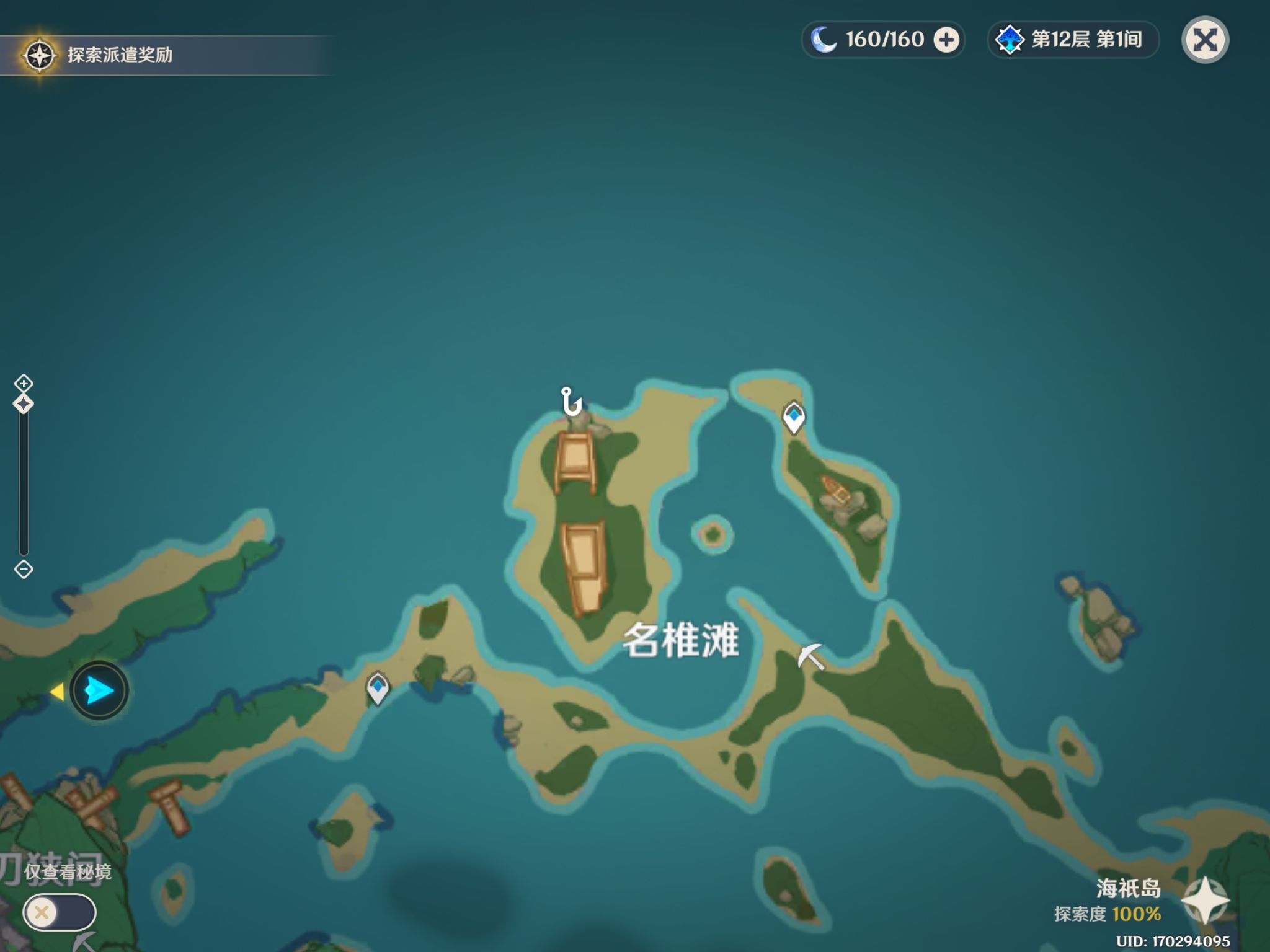Zoom in on the map
Screen dimensions: 1270x952
pyautogui.click(x=24, y=383)
